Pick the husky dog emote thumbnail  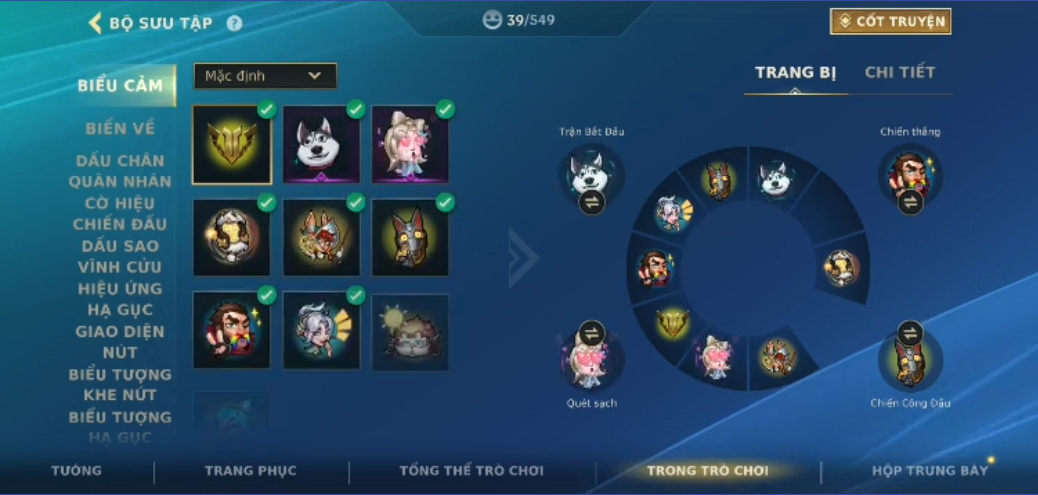321,145
